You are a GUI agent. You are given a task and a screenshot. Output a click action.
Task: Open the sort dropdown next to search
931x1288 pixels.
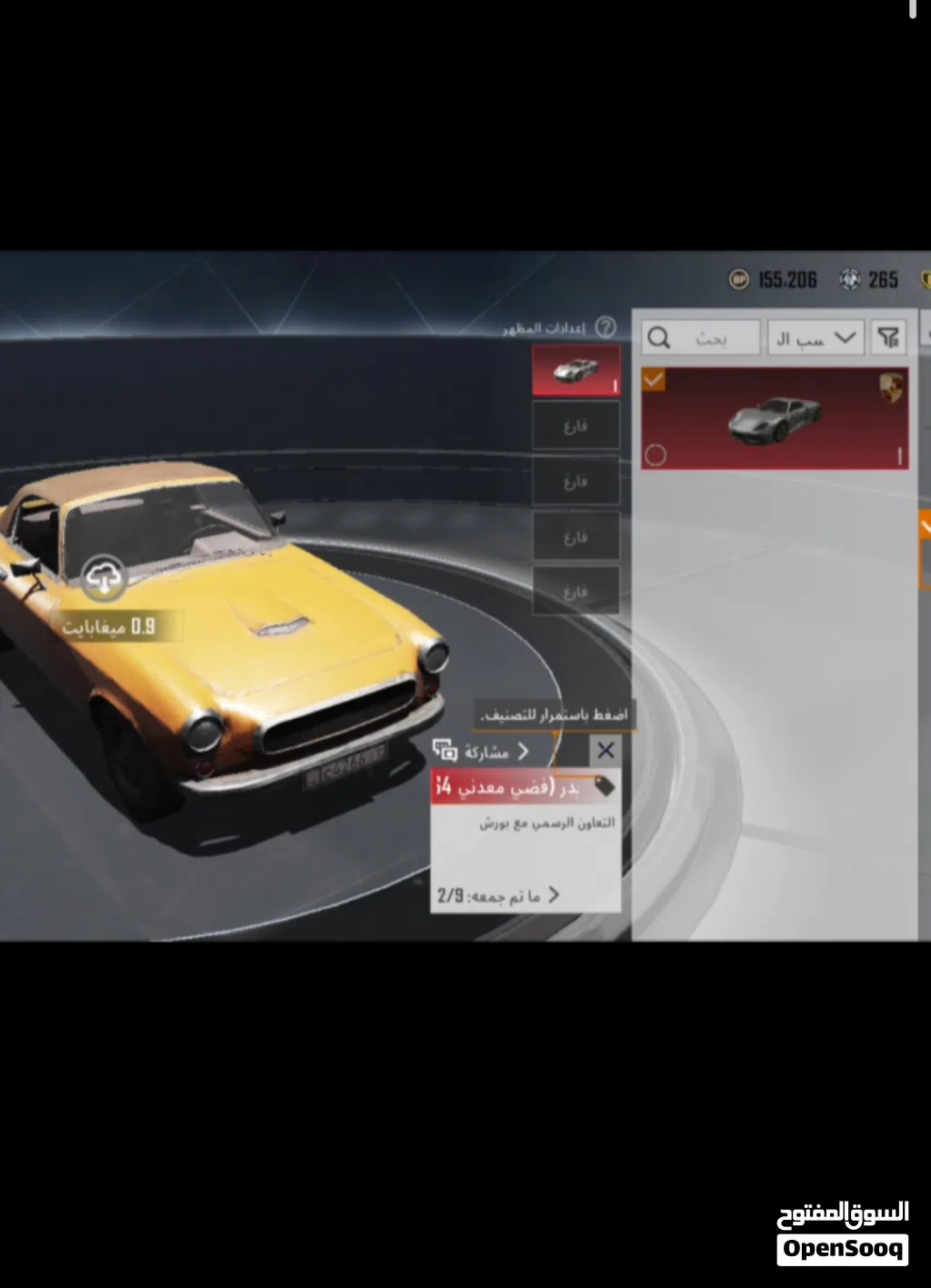pyautogui.click(x=815, y=338)
